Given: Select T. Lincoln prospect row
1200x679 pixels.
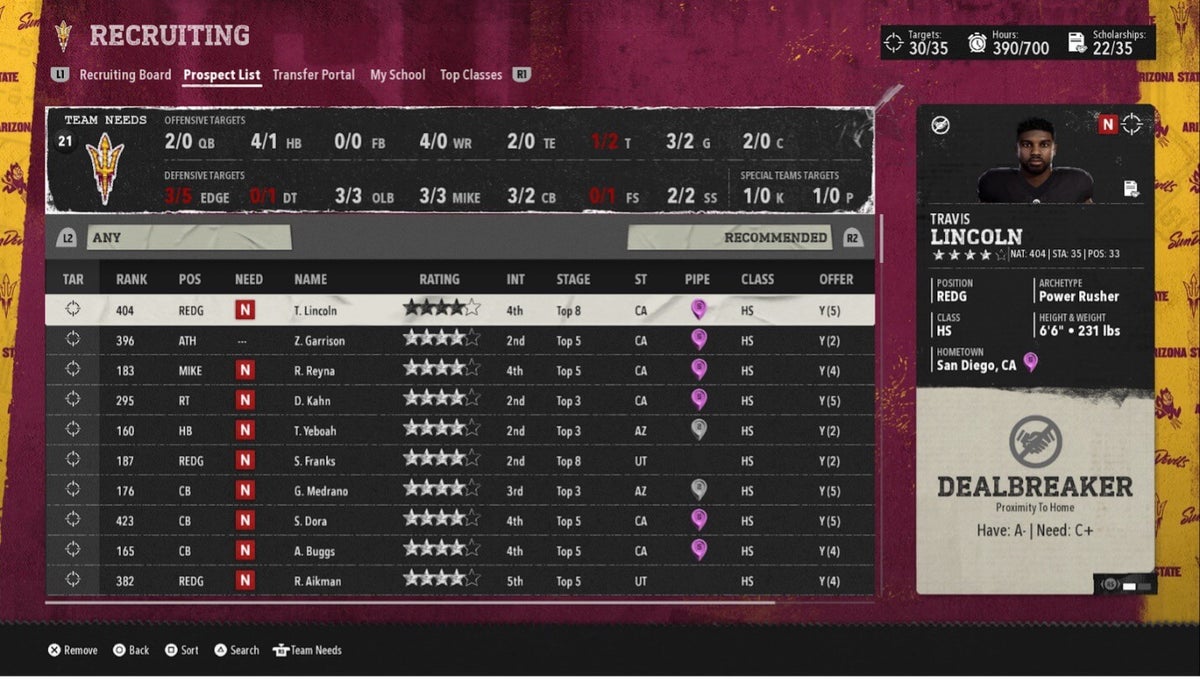Looking at the screenshot, I should (316, 311).
